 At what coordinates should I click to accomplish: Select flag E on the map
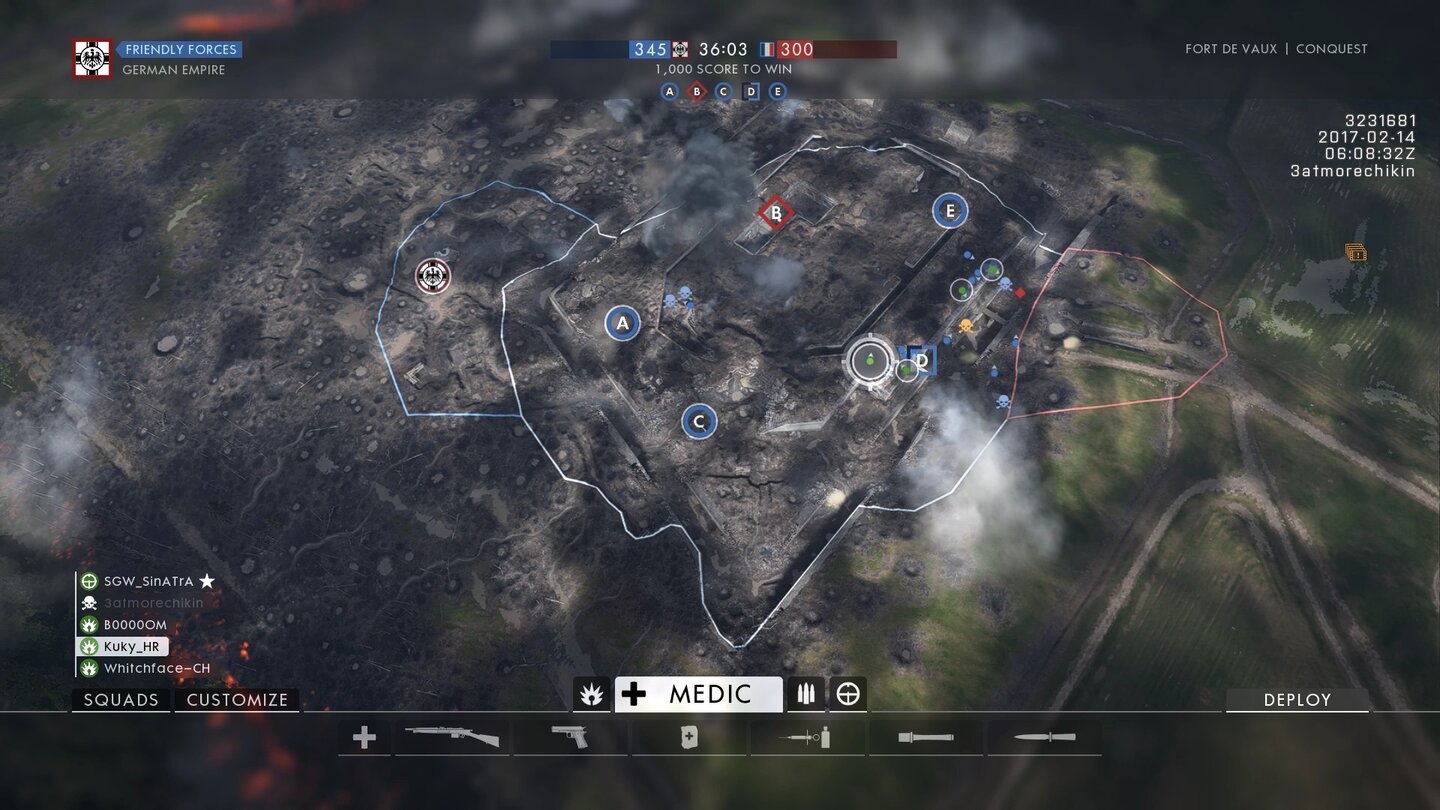tap(949, 211)
